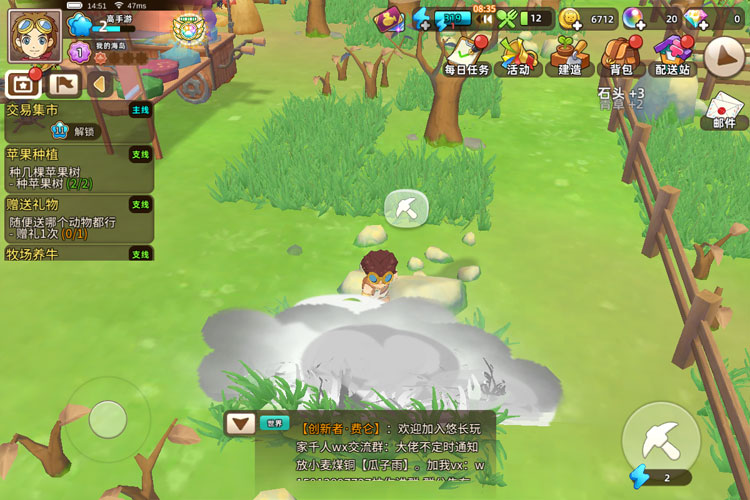Open the 建造 build menu
Screen dimensions: 750x500
tap(569, 56)
